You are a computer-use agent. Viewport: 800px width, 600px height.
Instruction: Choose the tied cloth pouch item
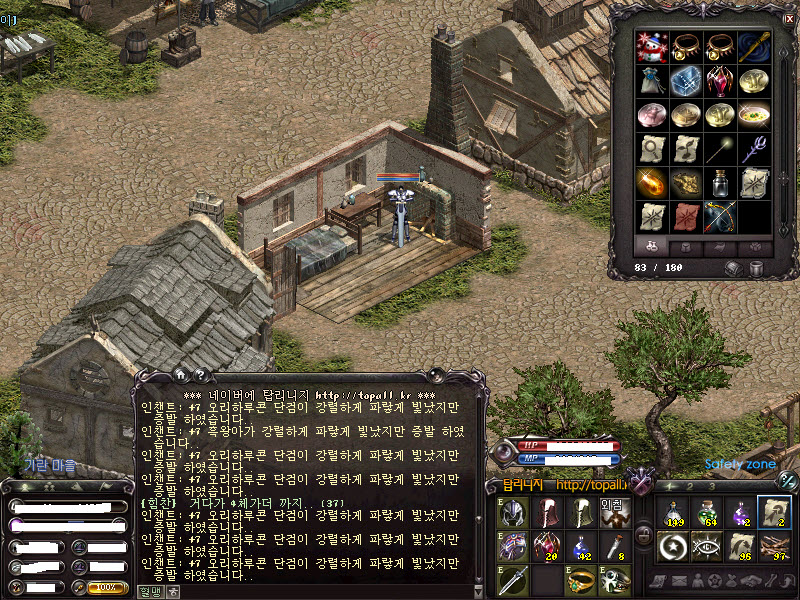(652, 81)
